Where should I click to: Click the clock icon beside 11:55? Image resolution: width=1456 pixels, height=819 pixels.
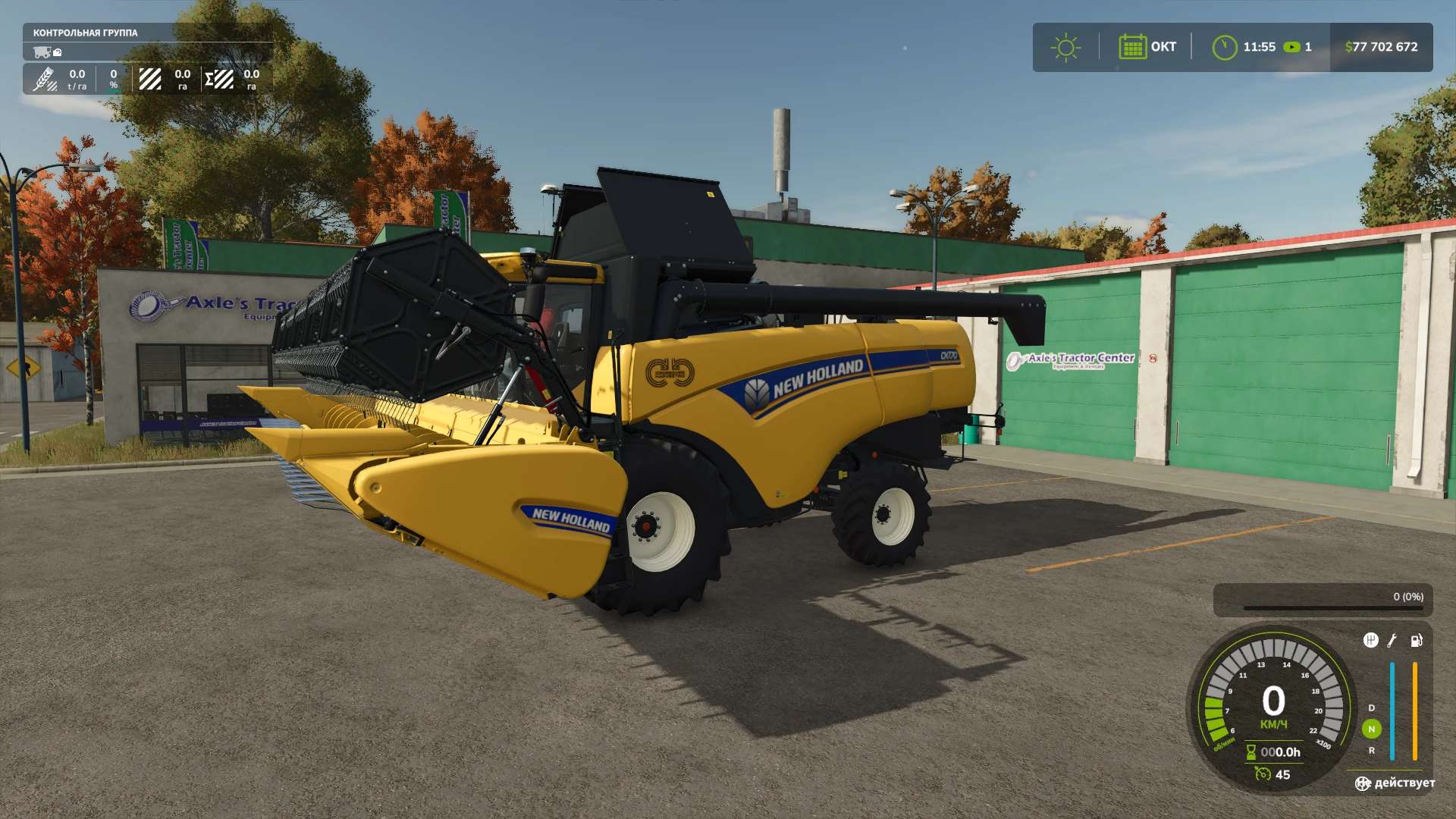point(1224,47)
